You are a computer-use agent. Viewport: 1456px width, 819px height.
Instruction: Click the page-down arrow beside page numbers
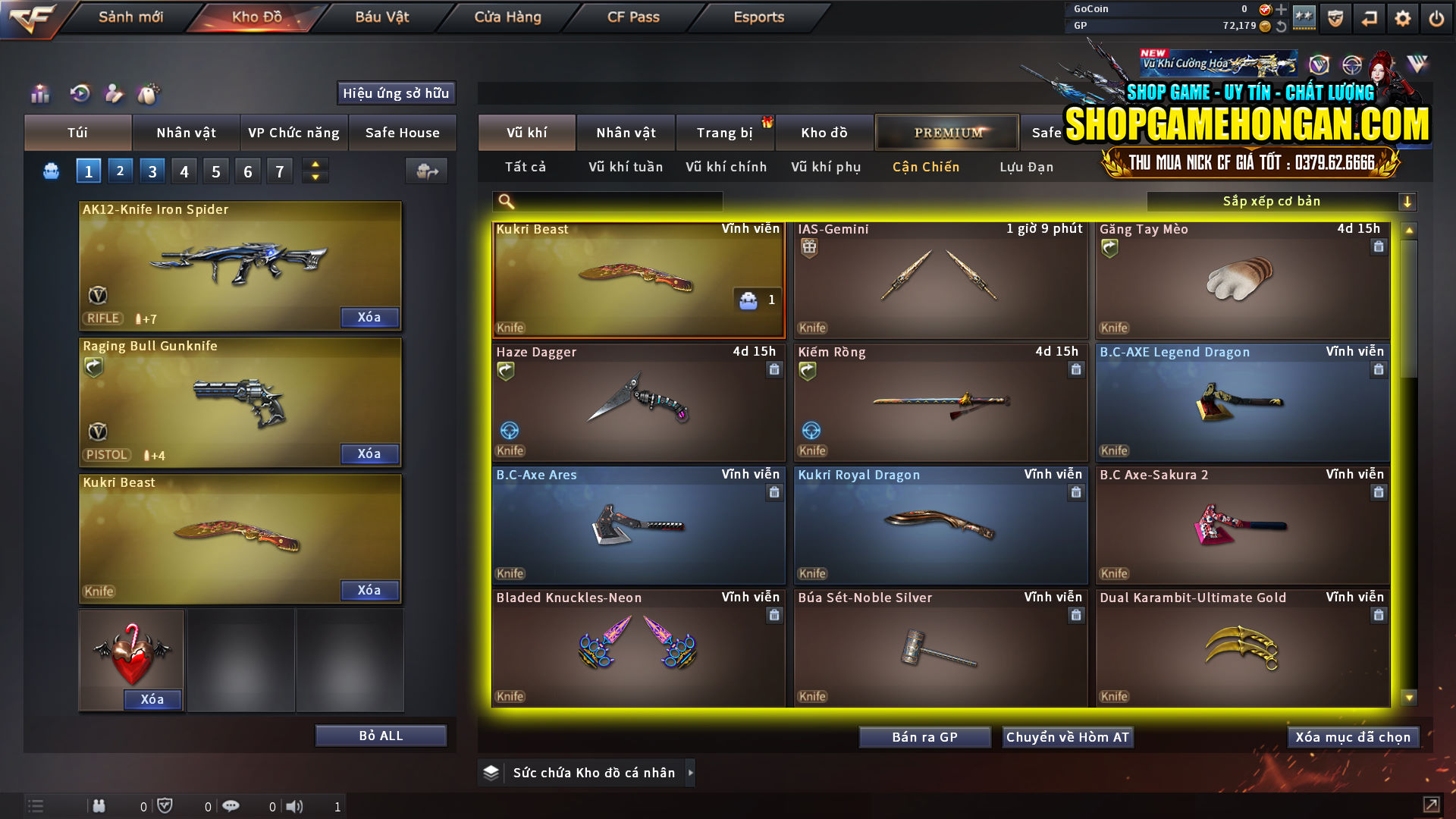pos(315,177)
